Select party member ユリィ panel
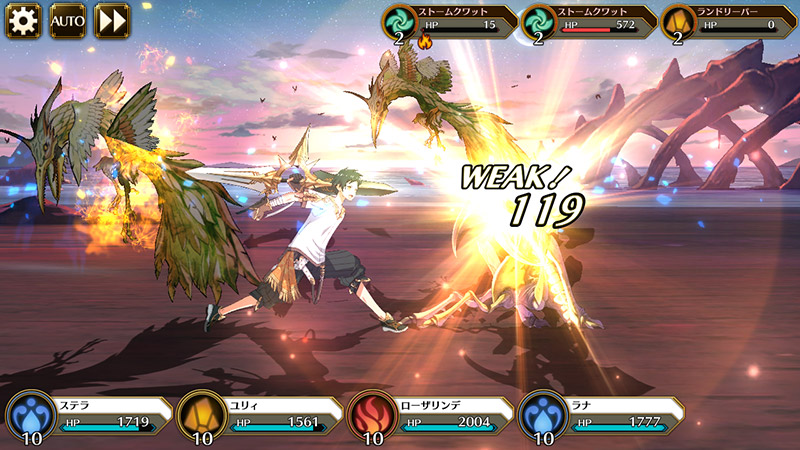The height and width of the screenshot is (450, 800). (258, 416)
